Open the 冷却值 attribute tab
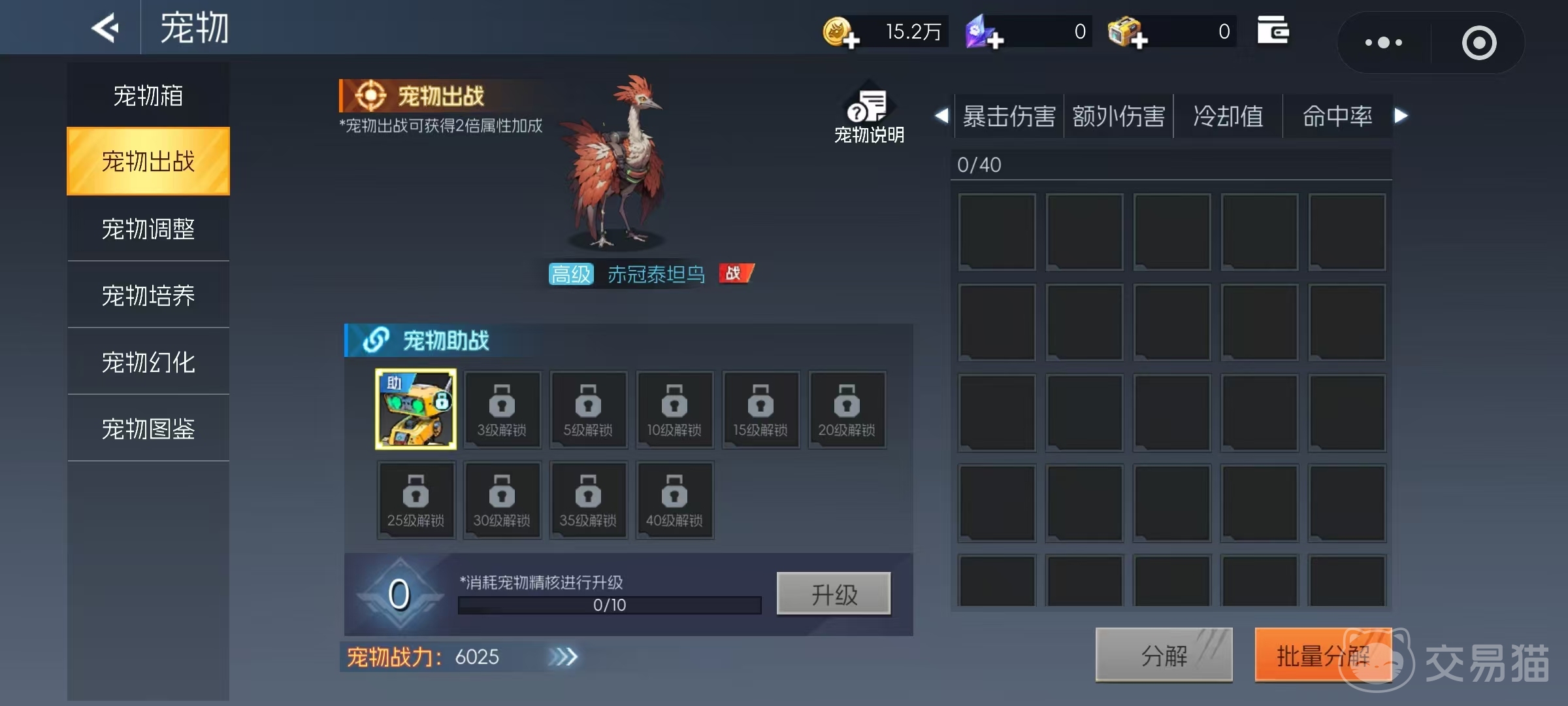Screen dimensions: 1568x706 coord(1227,115)
